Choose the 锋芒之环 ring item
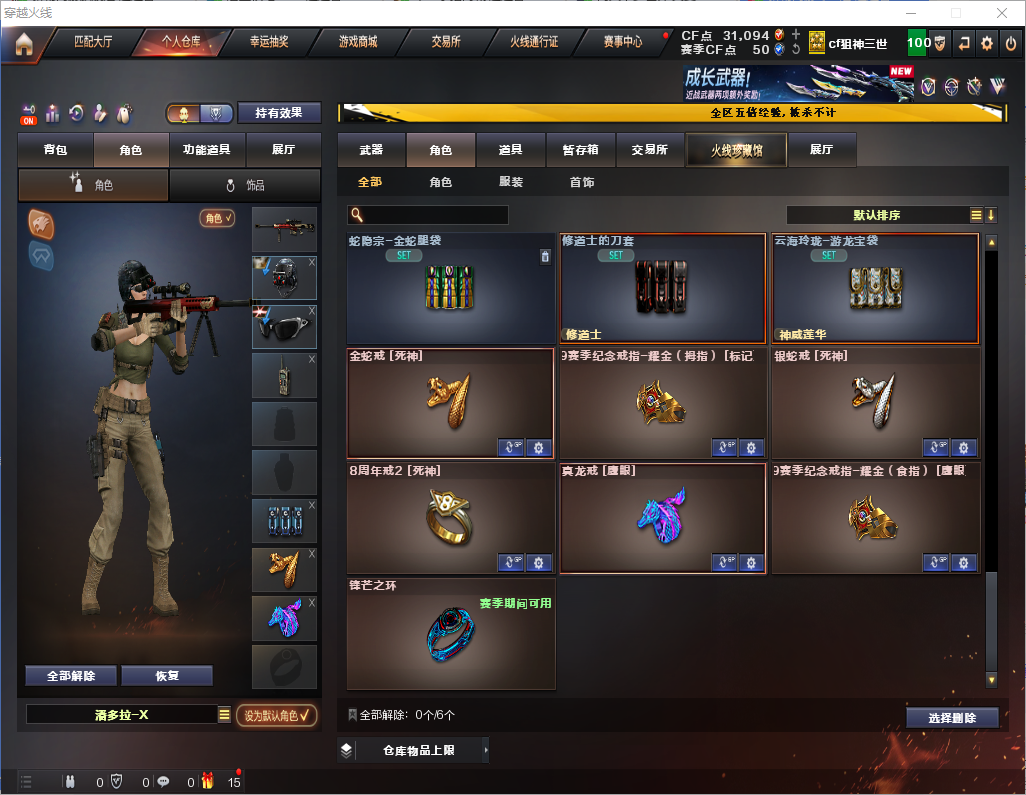The width and height of the screenshot is (1026, 795). tap(451, 633)
